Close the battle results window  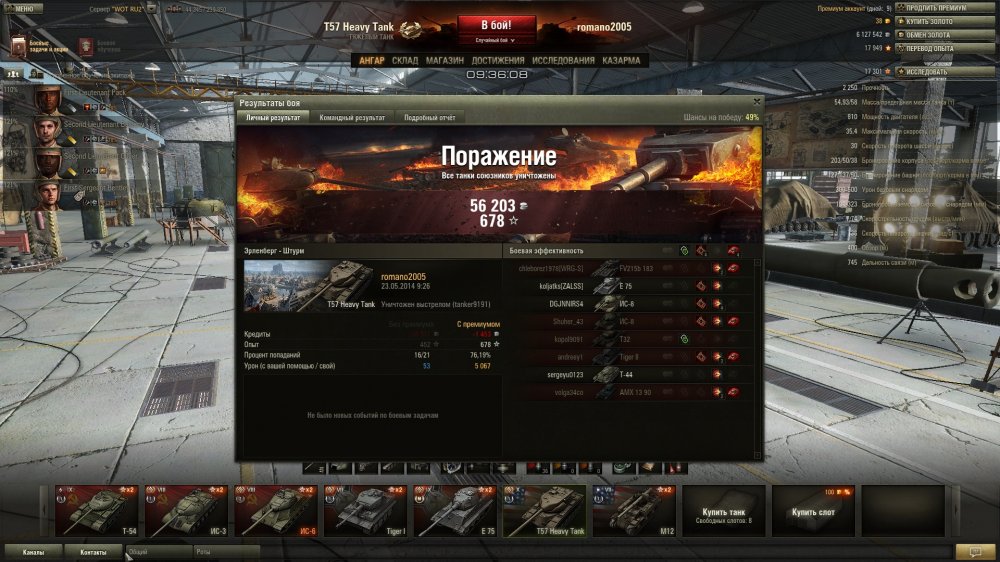[756, 101]
